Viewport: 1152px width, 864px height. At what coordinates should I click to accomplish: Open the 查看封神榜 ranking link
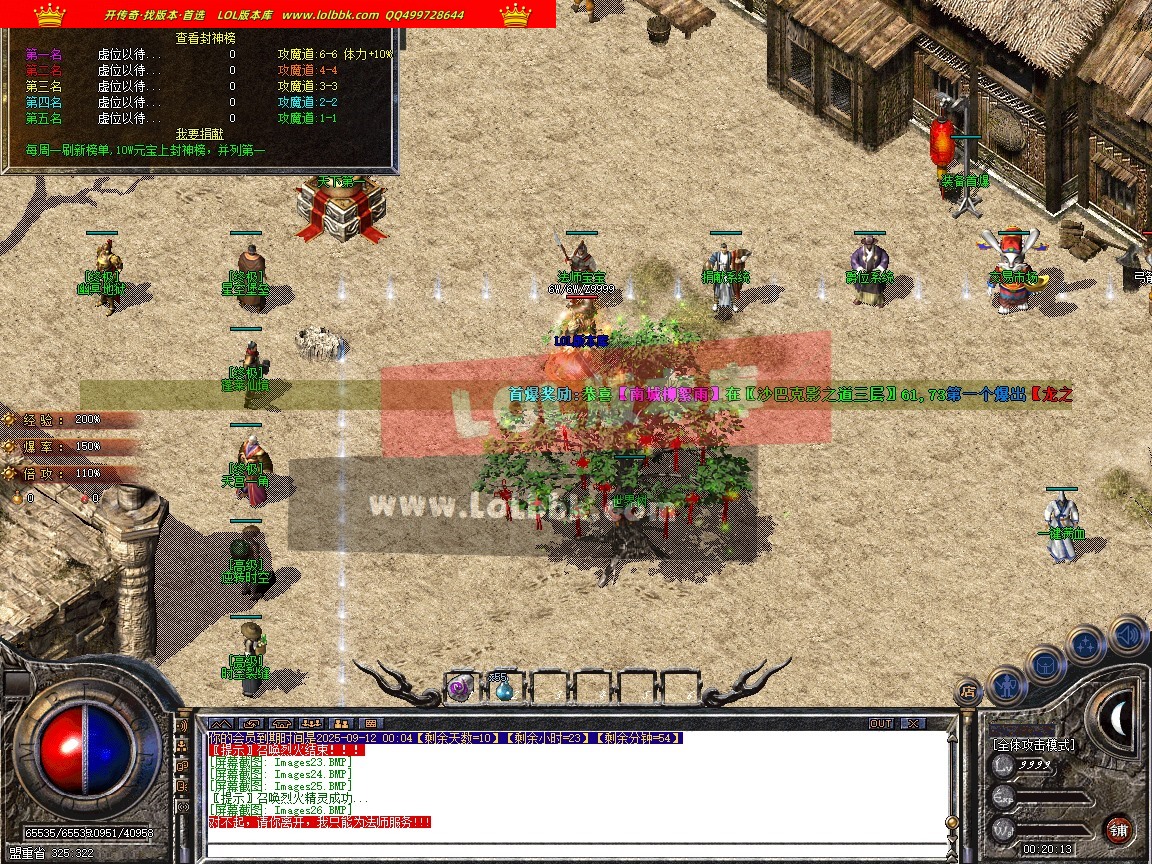[x=200, y=38]
